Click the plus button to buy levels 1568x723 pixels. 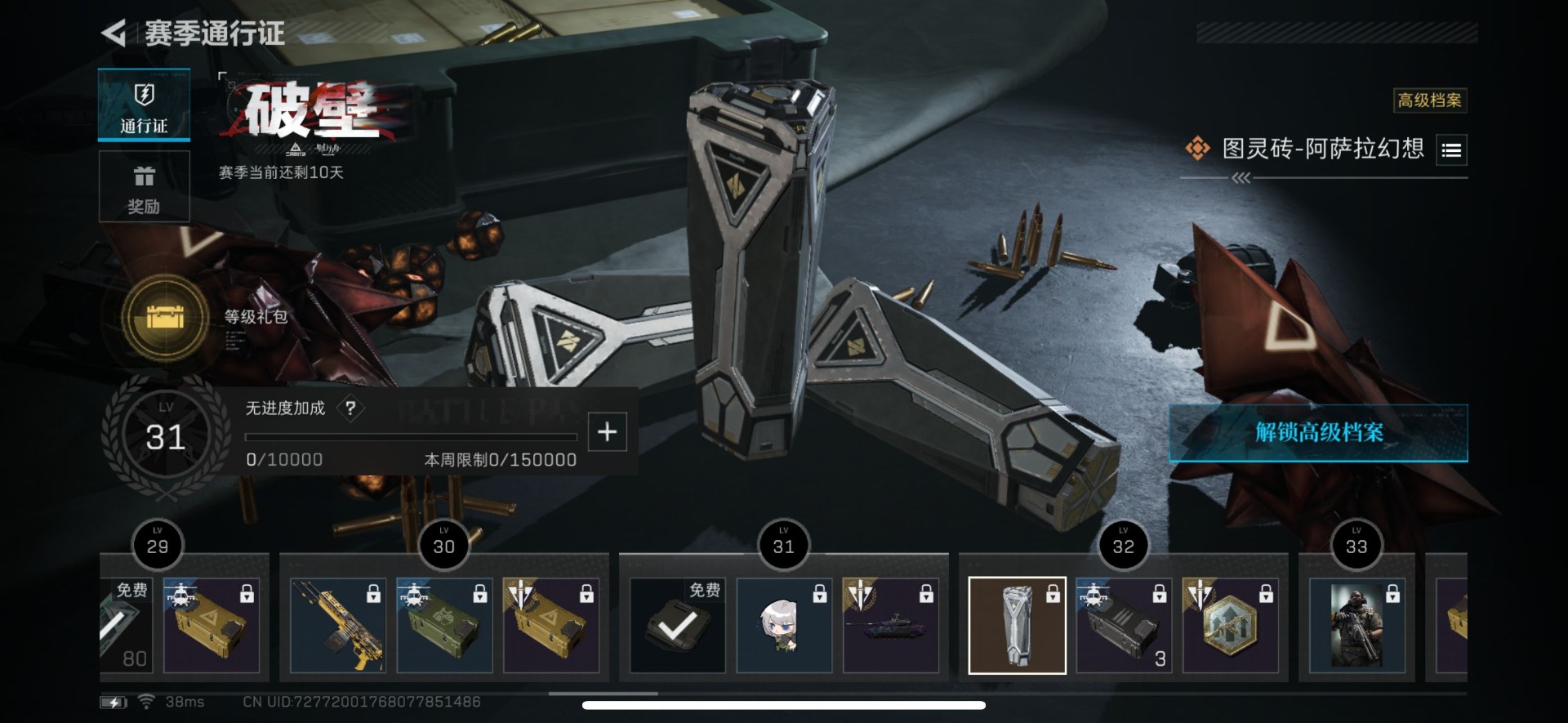(x=607, y=432)
